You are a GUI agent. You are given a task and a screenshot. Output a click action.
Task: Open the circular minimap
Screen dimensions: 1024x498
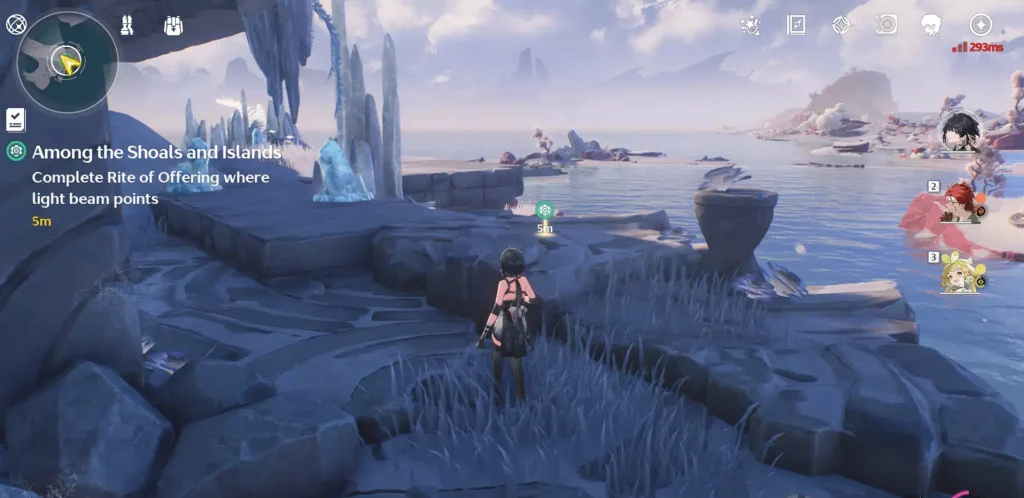click(x=67, y=62)
